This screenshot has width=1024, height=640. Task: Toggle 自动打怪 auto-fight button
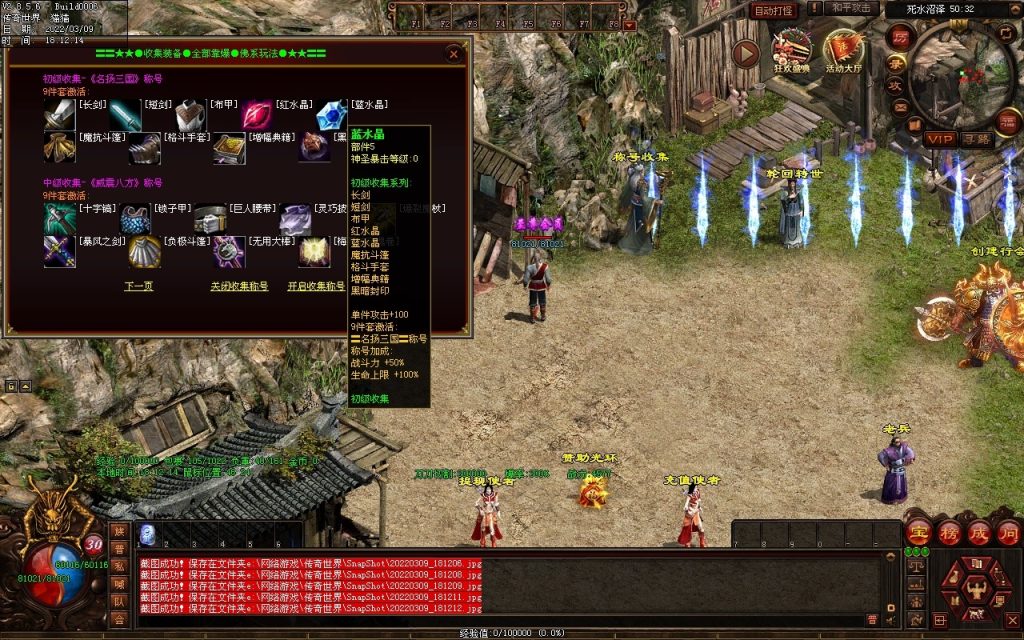point(773,10)
